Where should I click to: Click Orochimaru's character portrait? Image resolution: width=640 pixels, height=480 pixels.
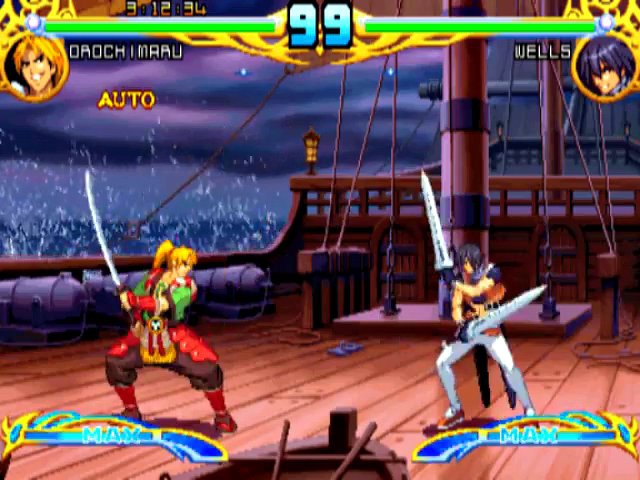[34, 64]
